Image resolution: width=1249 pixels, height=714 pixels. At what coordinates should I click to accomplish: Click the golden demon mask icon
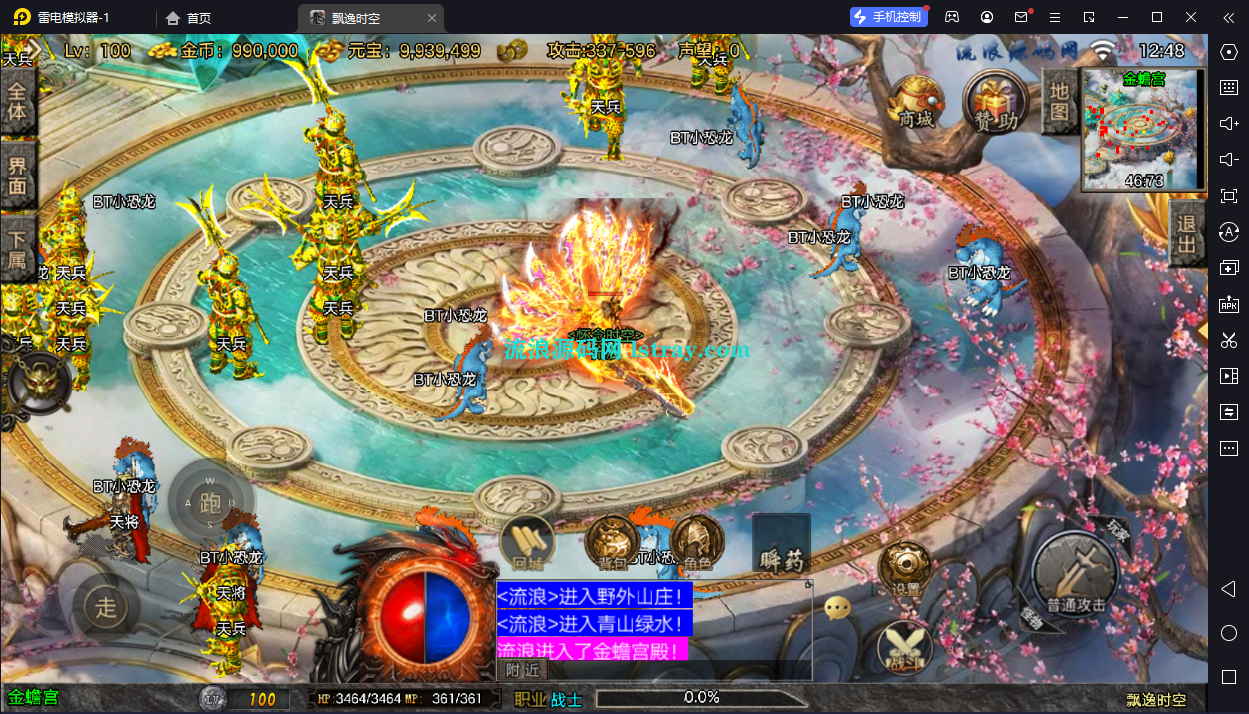point(40,383)
